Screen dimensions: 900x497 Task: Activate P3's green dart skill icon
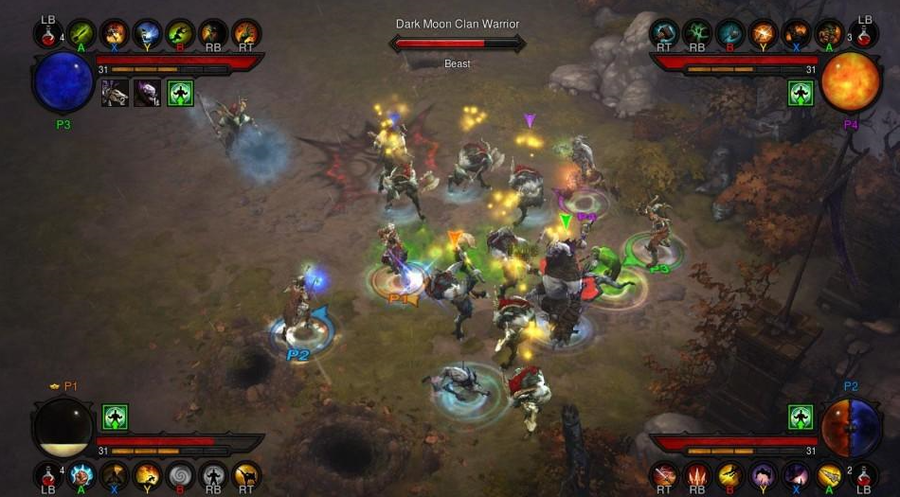pyautogui.click(x=81, y=34)
